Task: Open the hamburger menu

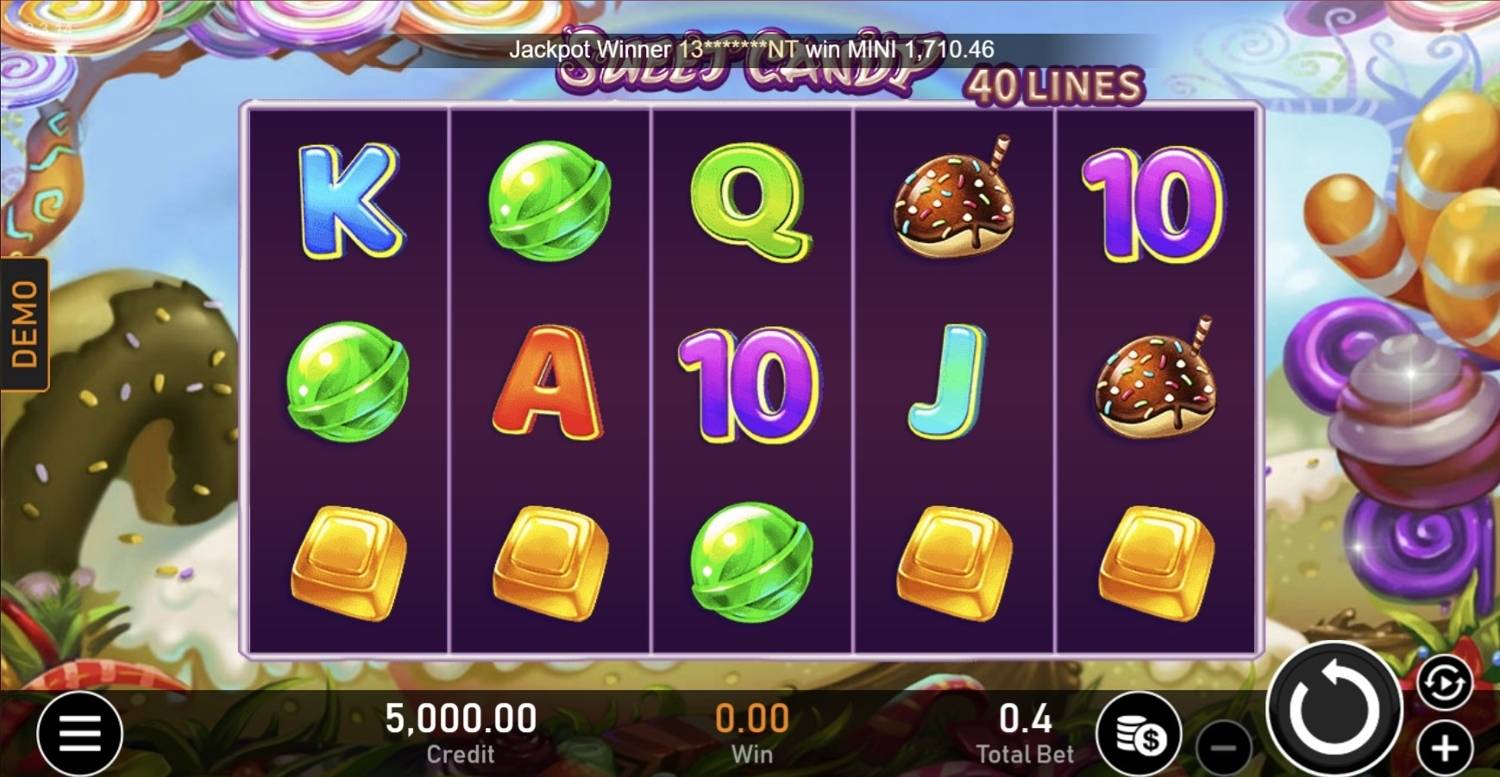Action: pyautogui.click(x=80, y=734)
